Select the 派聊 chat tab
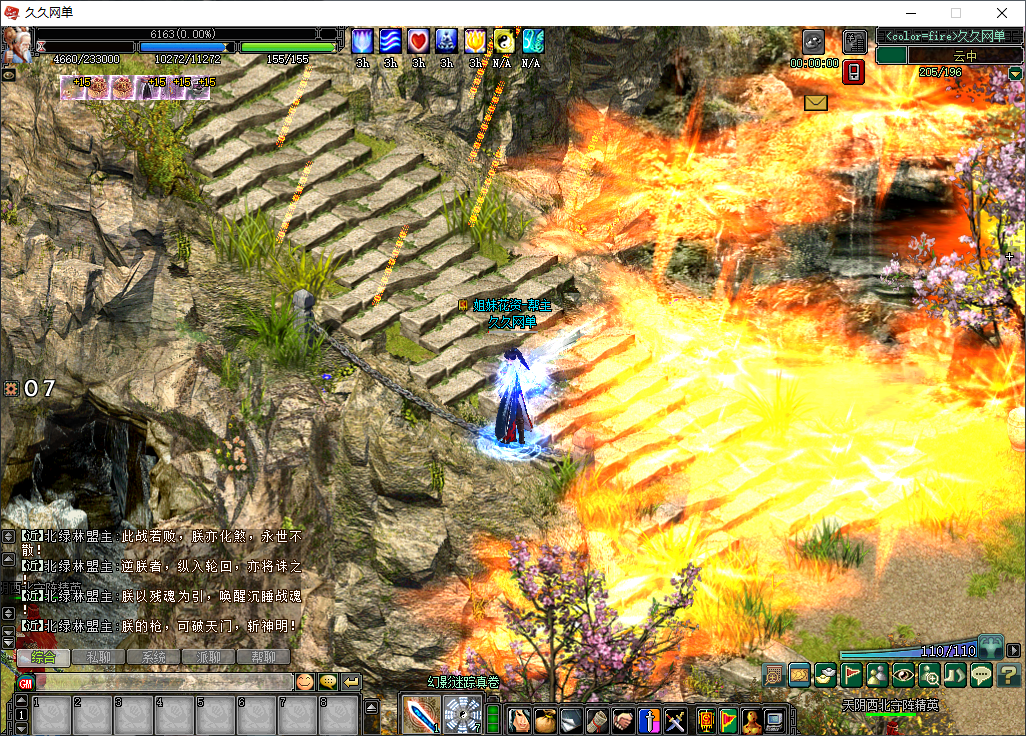 tap(208, 657)
